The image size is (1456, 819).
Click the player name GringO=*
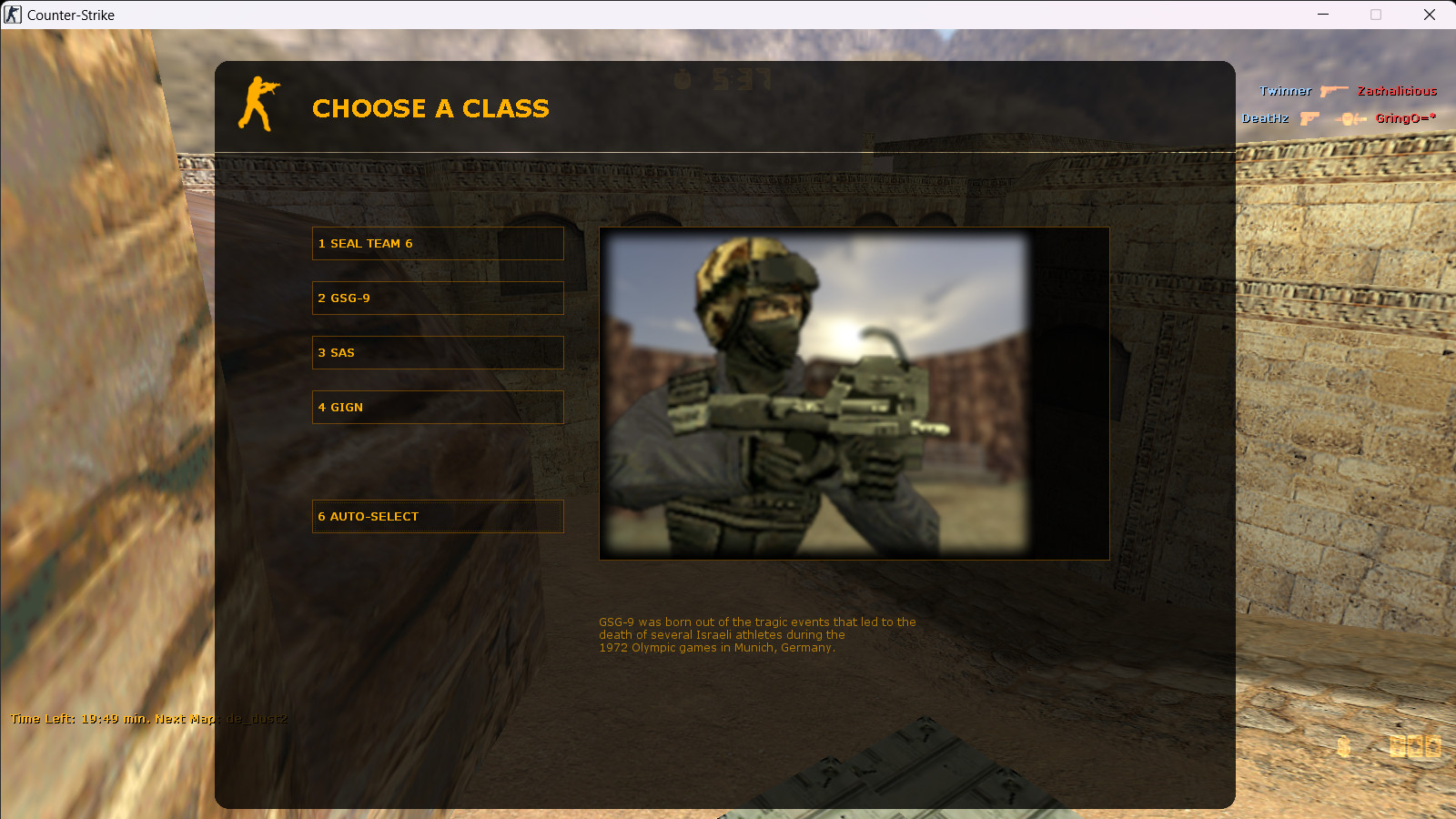(x=1404, y=117)
